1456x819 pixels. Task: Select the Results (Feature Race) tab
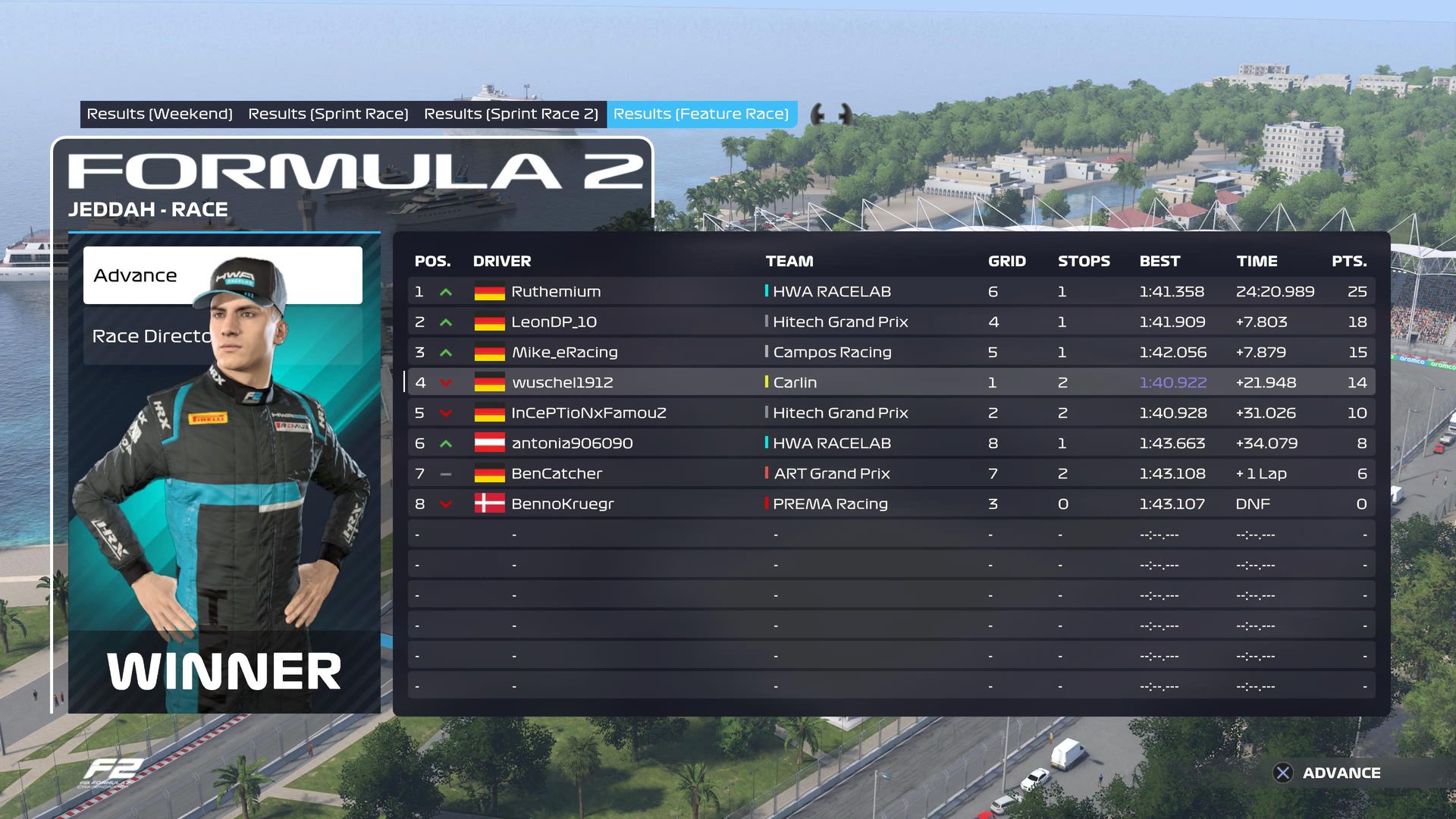click(x=701, y=114)
